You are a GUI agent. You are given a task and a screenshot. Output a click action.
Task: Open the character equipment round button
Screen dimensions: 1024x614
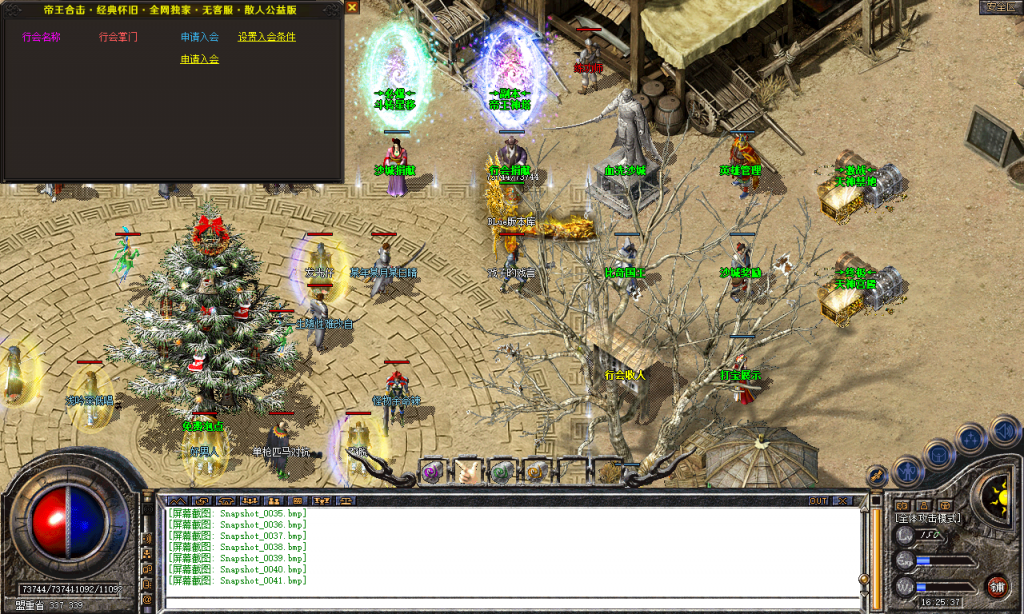coord(907,469)
